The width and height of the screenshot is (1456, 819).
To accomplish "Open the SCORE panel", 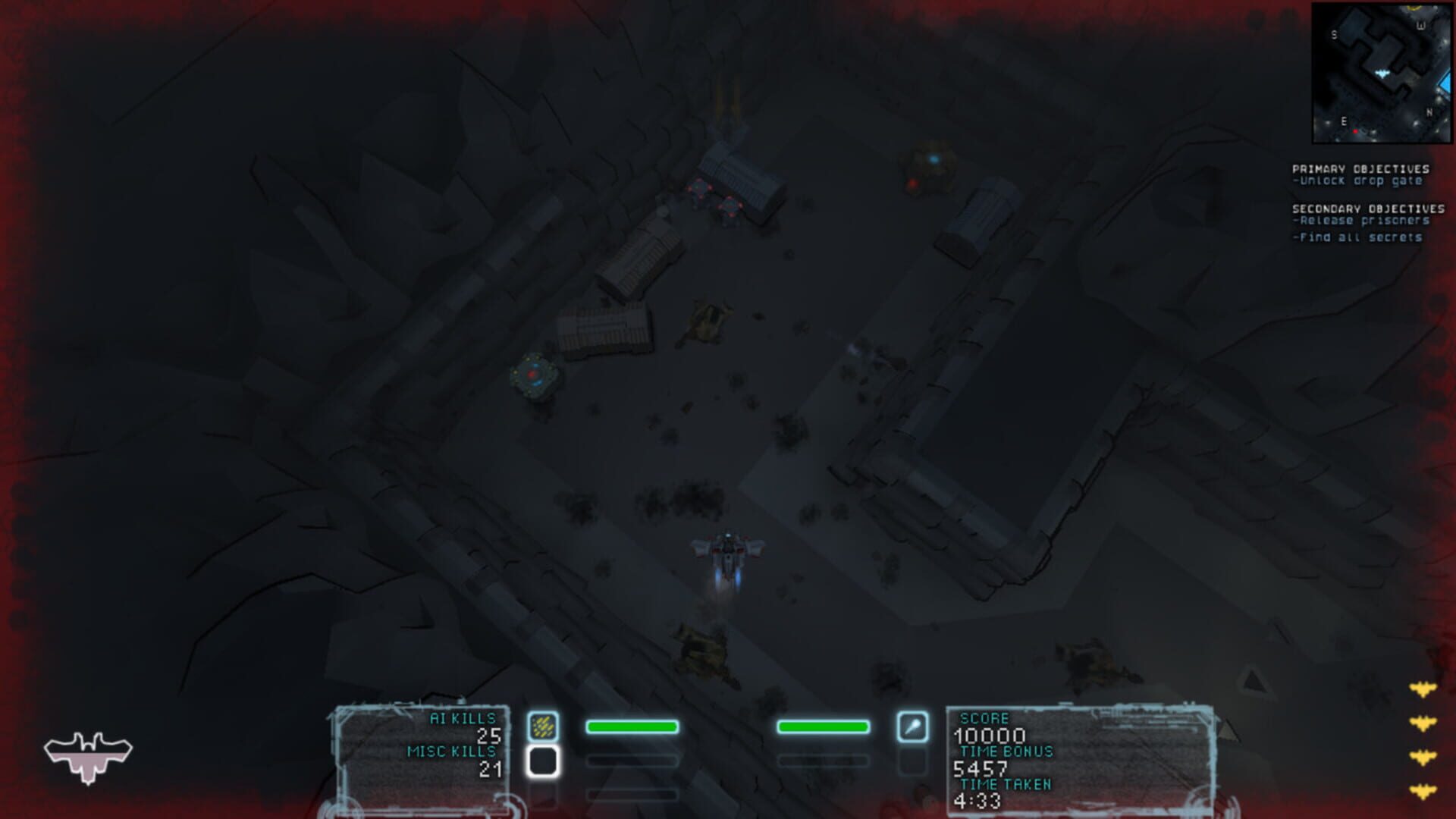I will click(983, 717).
